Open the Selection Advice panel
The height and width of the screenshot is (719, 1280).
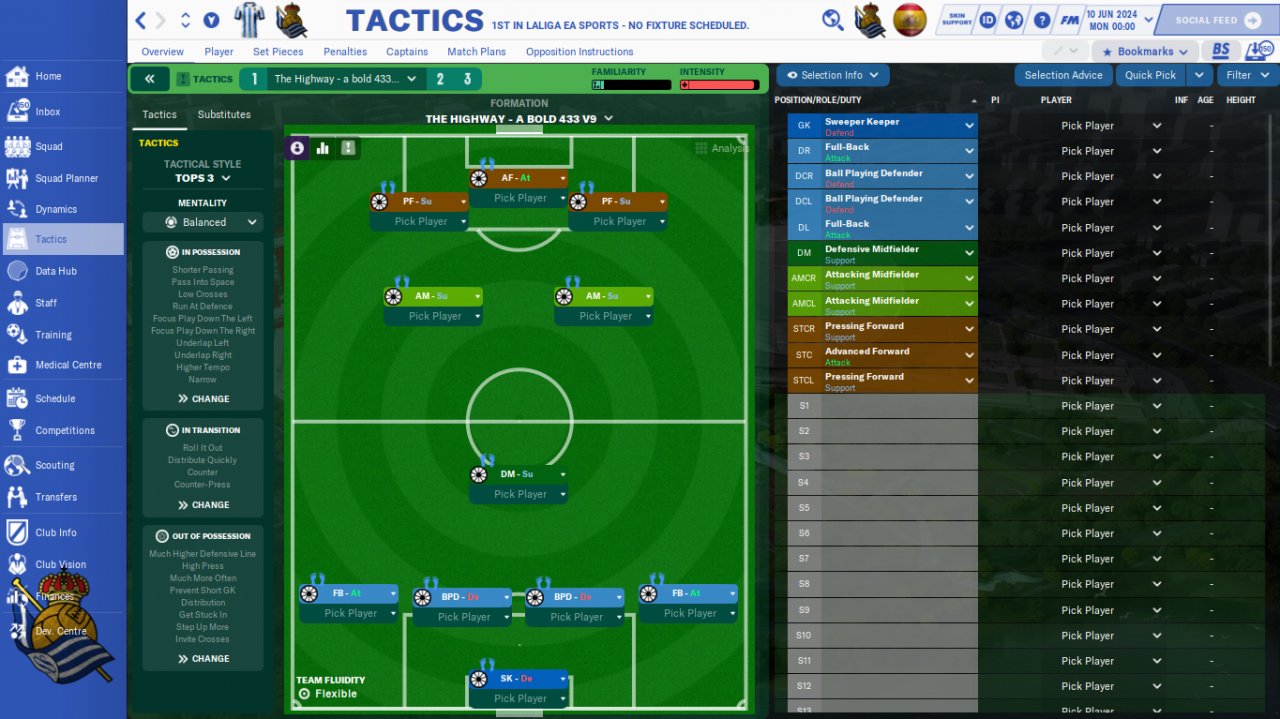[1063, 75]
